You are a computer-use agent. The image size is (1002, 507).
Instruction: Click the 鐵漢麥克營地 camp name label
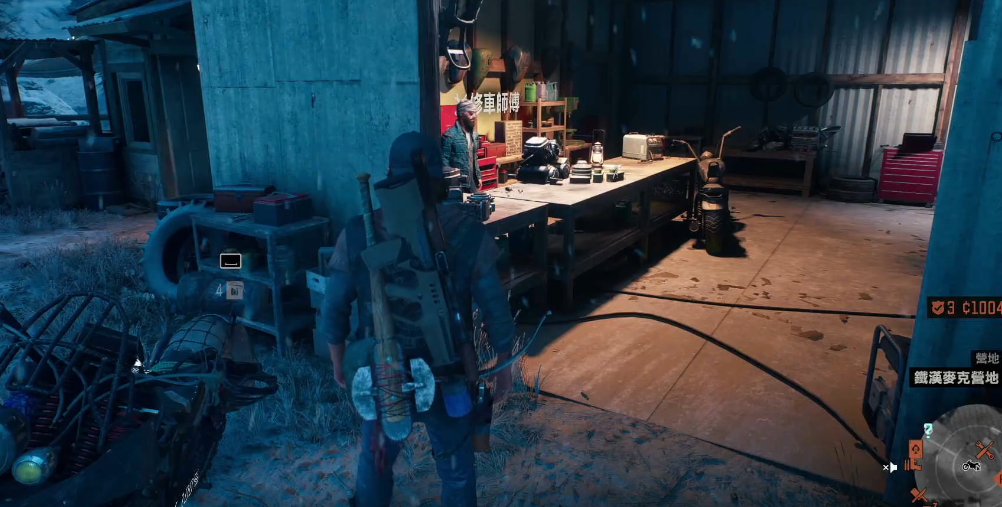point(955,377)
